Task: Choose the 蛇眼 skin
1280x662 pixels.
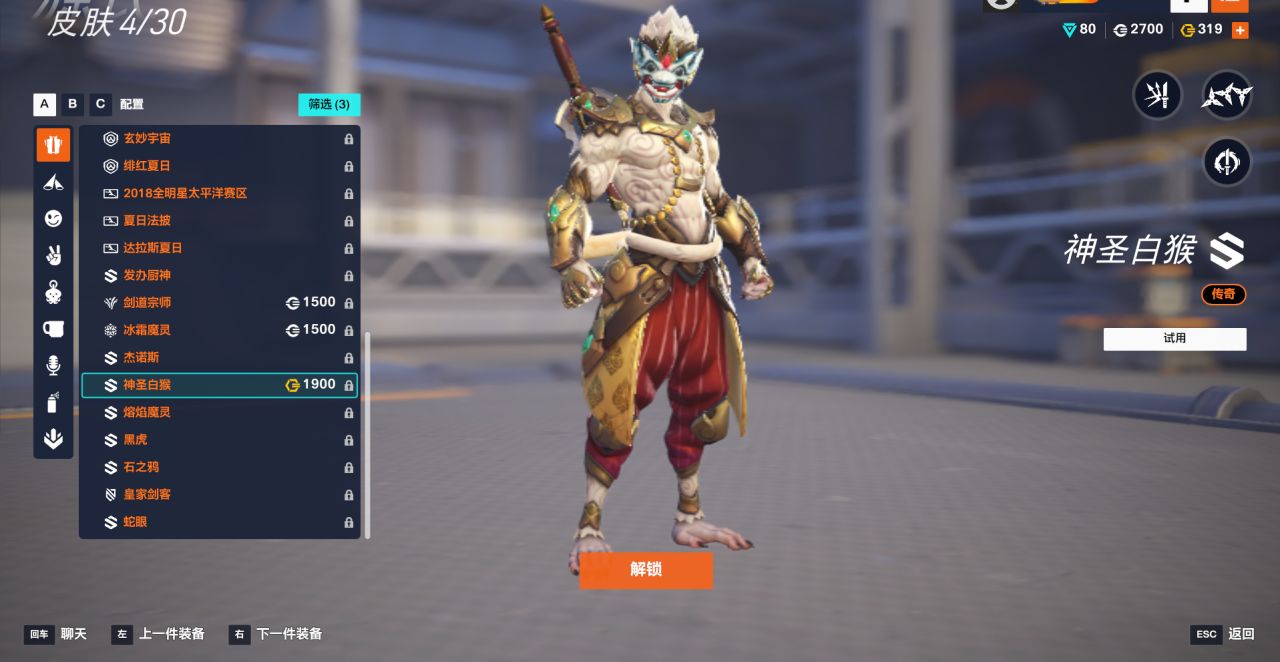Action: pyautogui.click(x=135, y=522)
